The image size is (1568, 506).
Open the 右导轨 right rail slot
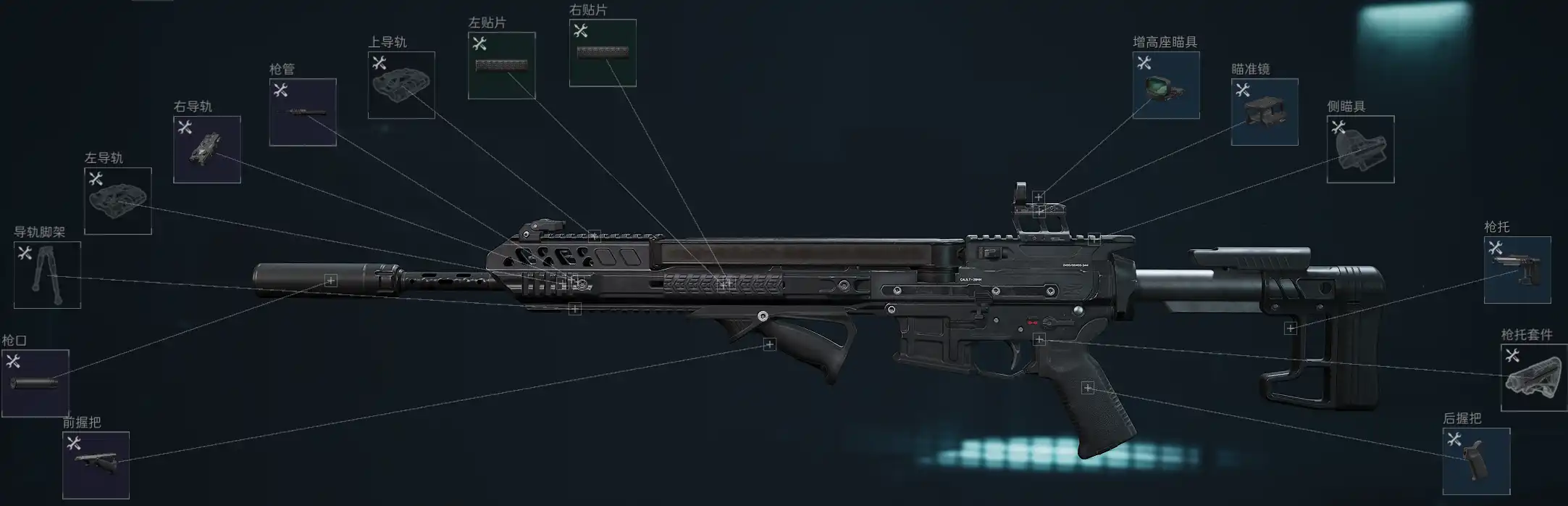[206, 149]
